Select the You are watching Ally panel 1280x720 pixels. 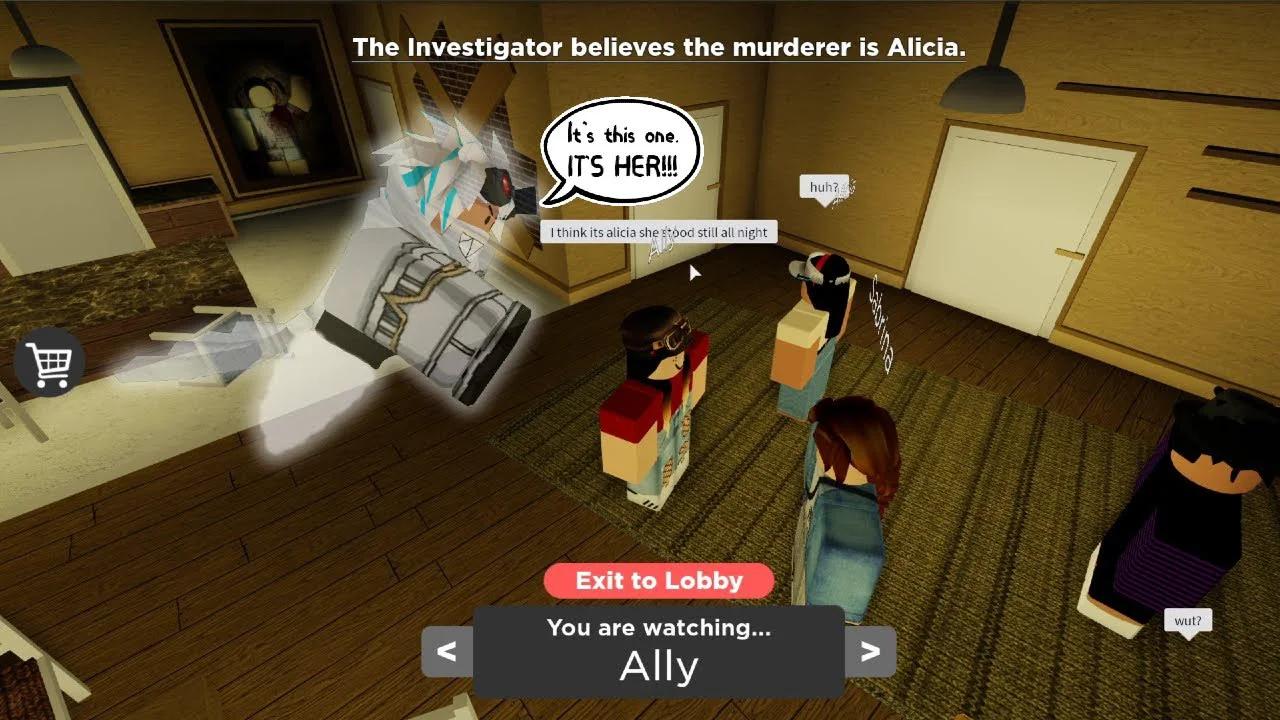coord(659,645)
